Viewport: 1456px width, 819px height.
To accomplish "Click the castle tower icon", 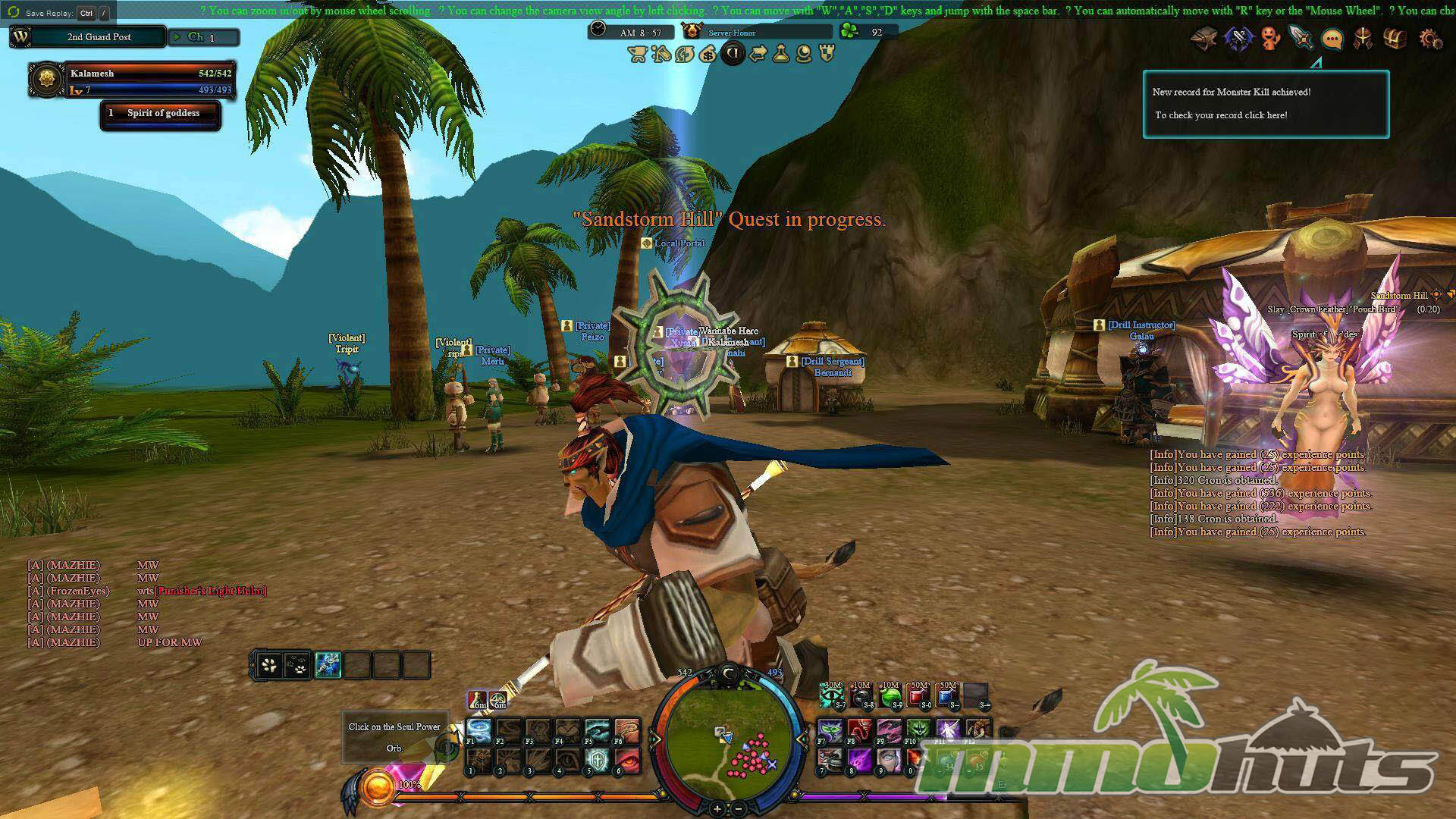I will (x=827, y=54).
